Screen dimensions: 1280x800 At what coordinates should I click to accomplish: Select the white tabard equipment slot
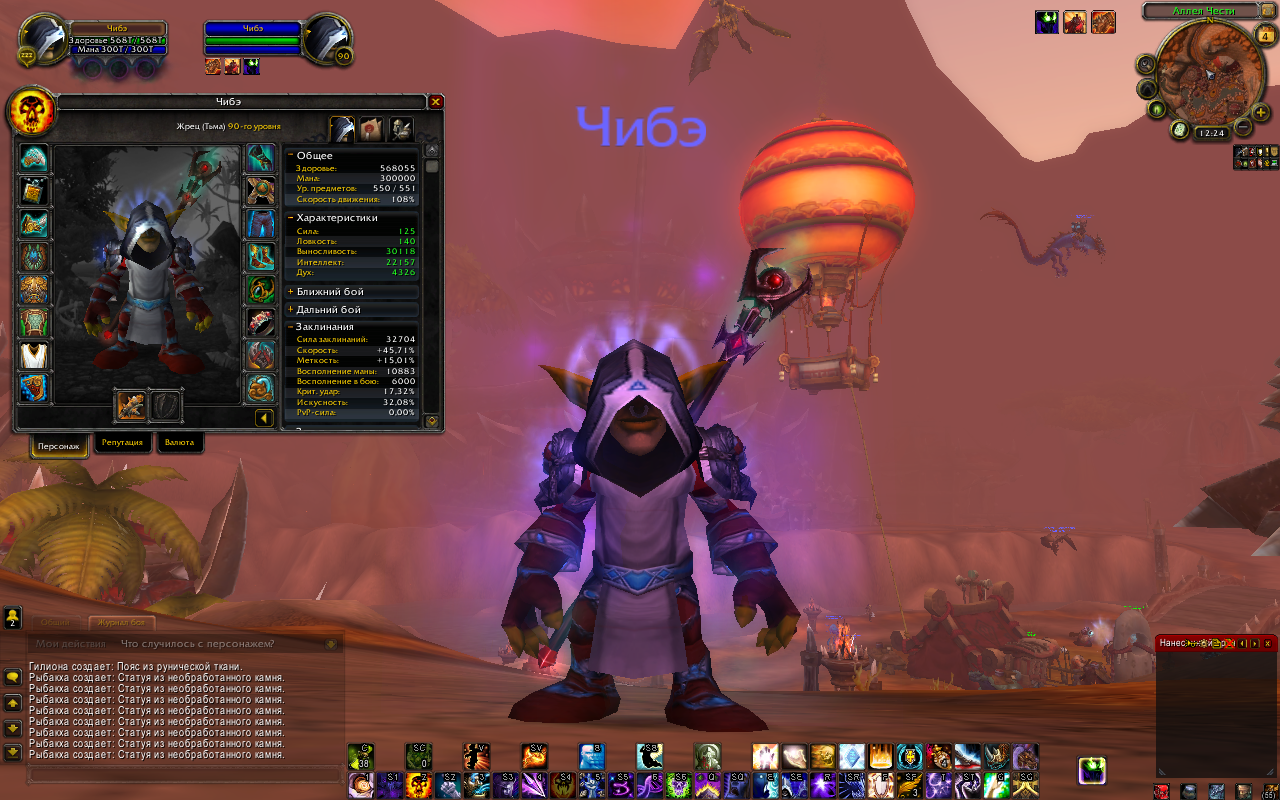coord(34,355)
